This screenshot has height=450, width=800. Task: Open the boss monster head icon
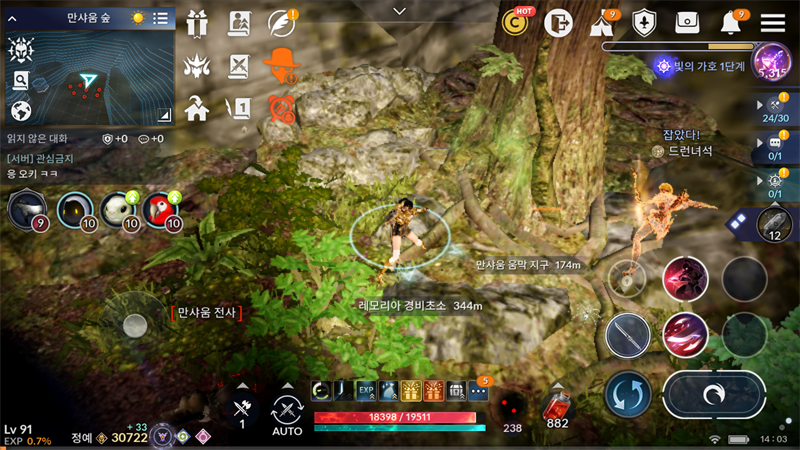tap(196, 66)
